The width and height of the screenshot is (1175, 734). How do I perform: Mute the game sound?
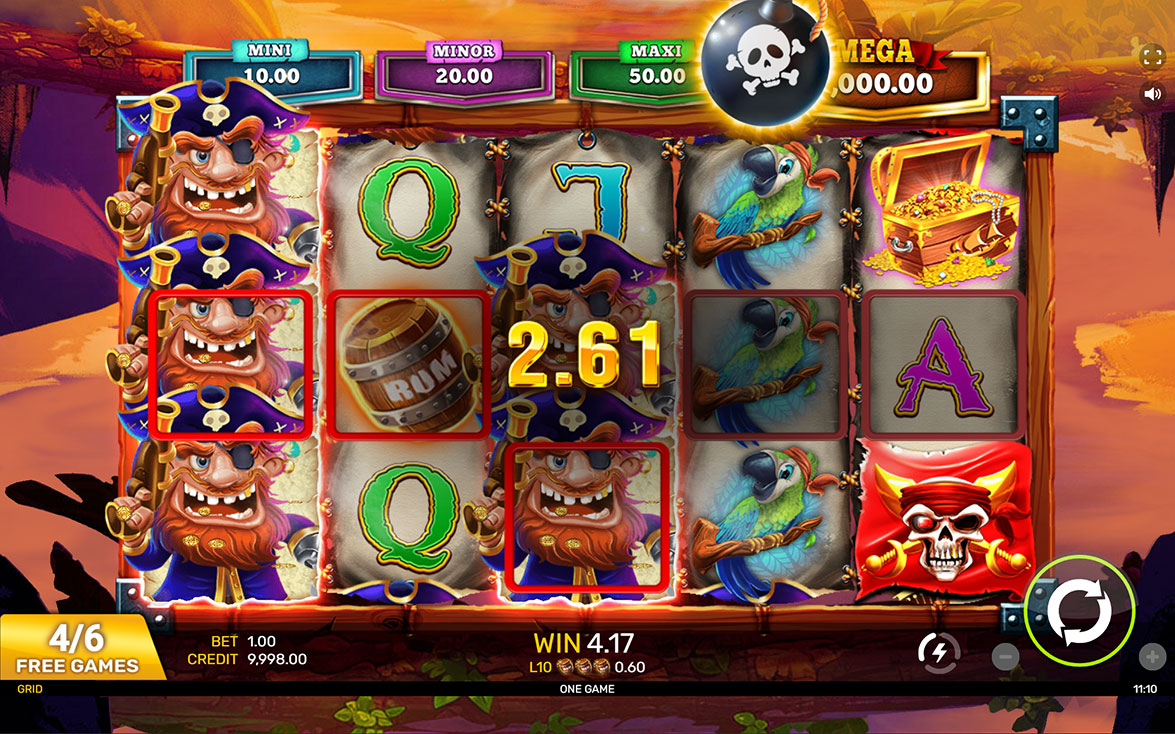coord(1151,93)
